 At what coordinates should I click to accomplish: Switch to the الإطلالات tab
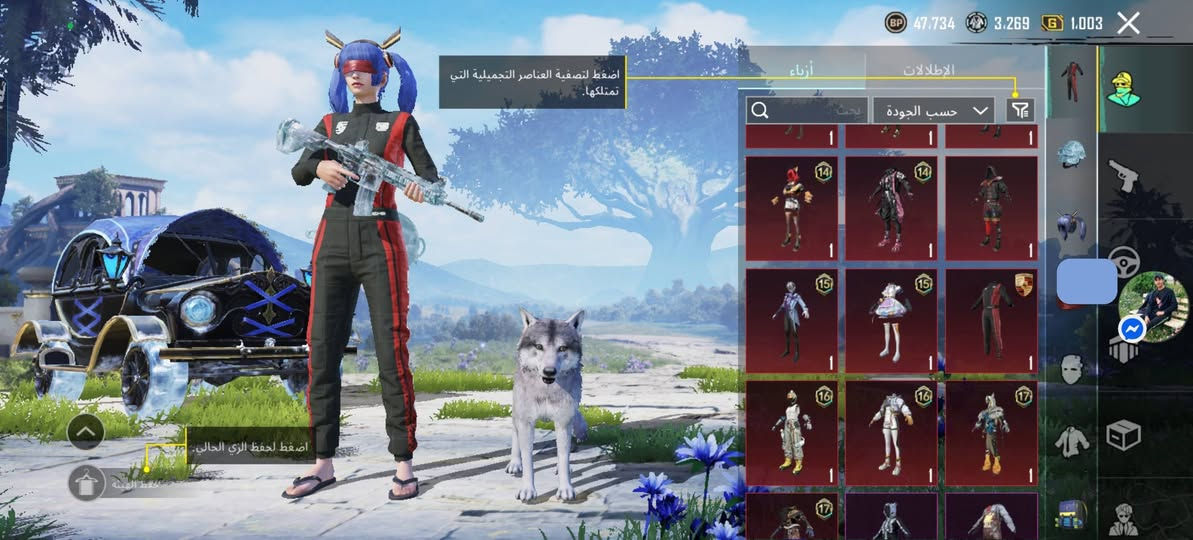928,70
